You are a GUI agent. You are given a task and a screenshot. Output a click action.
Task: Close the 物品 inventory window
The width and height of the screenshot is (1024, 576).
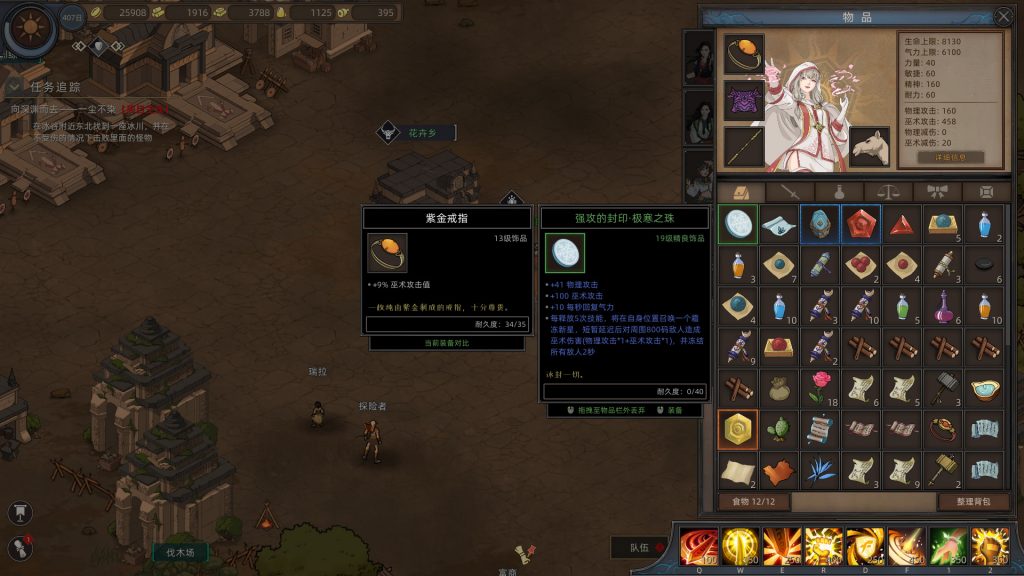click(1005, 16)
